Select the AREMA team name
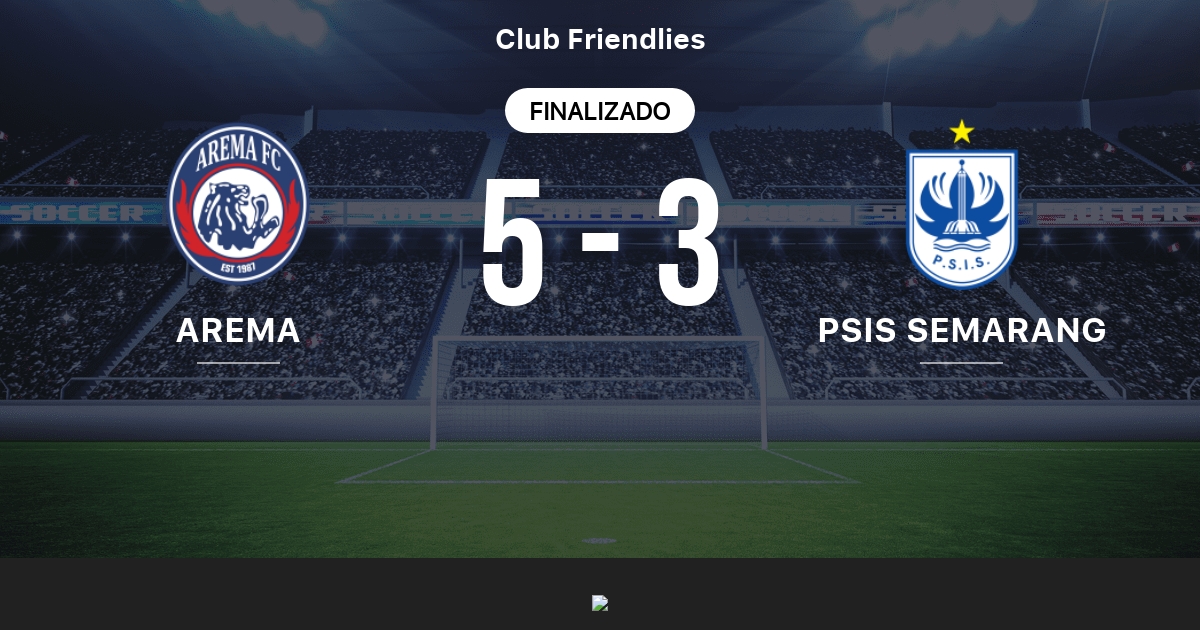 pyautogui.click(x=238, y=330)
